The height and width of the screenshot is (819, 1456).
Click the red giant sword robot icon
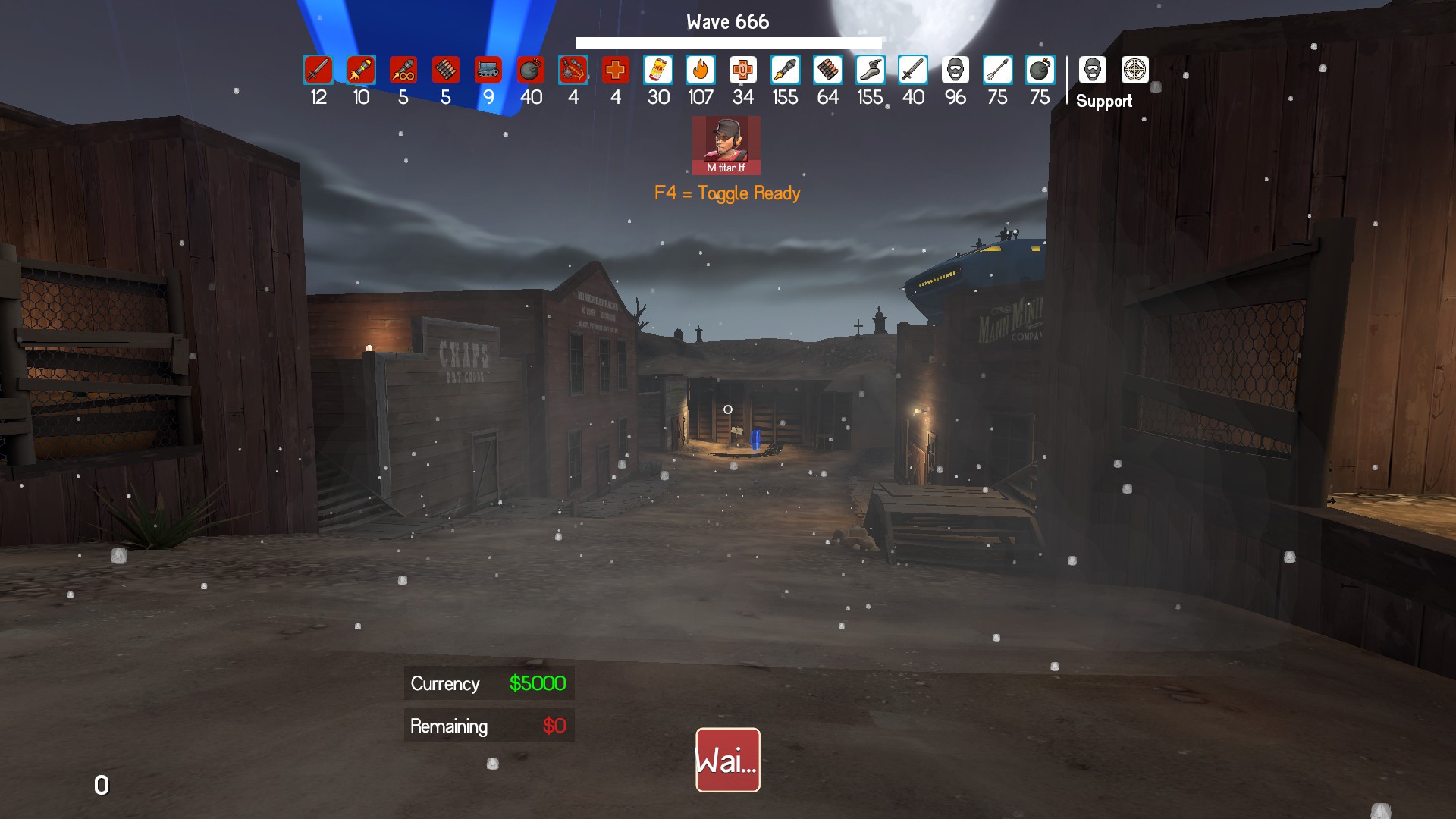[318, 71]
